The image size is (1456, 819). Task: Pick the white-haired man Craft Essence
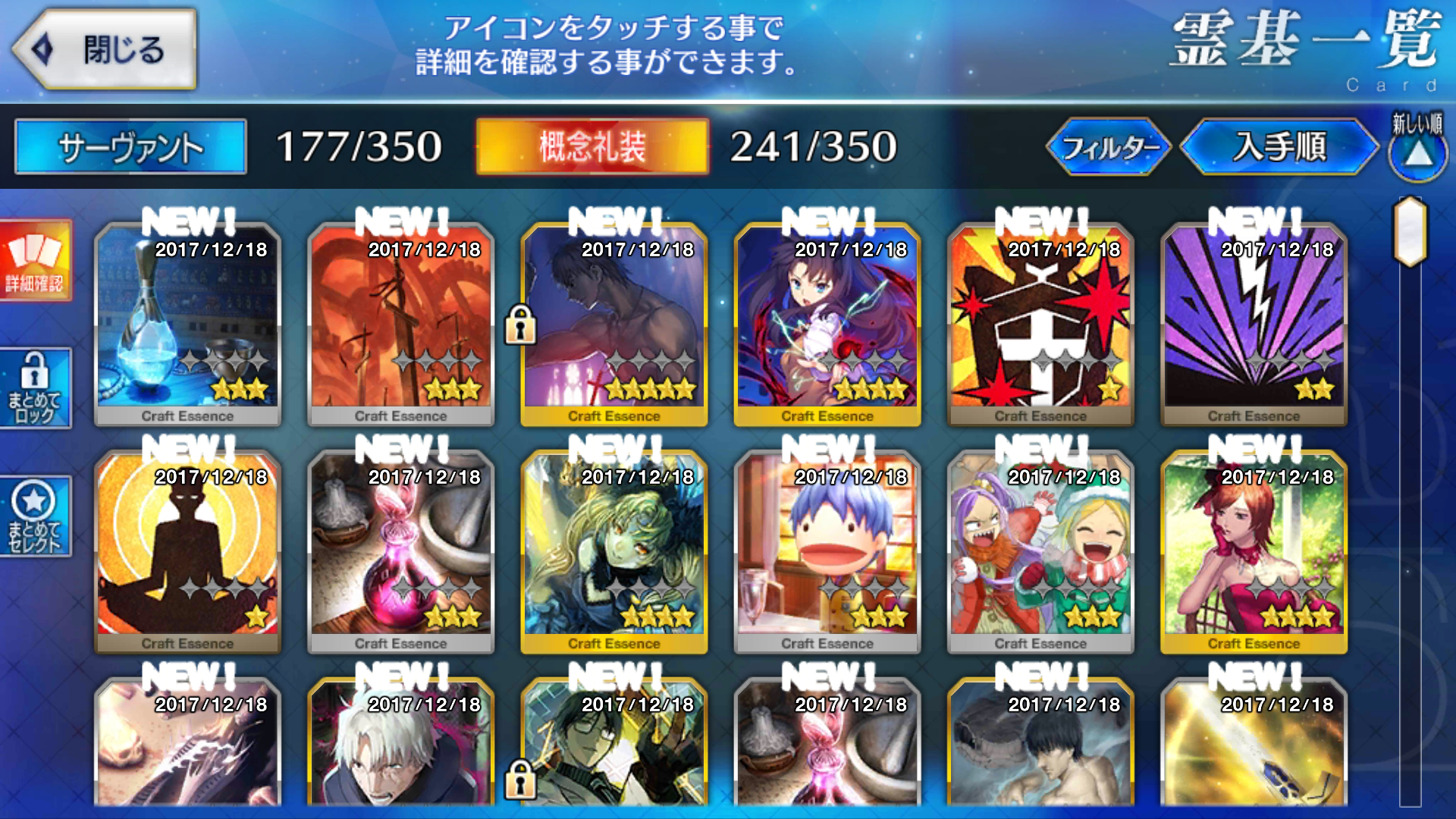click(400, 747)
